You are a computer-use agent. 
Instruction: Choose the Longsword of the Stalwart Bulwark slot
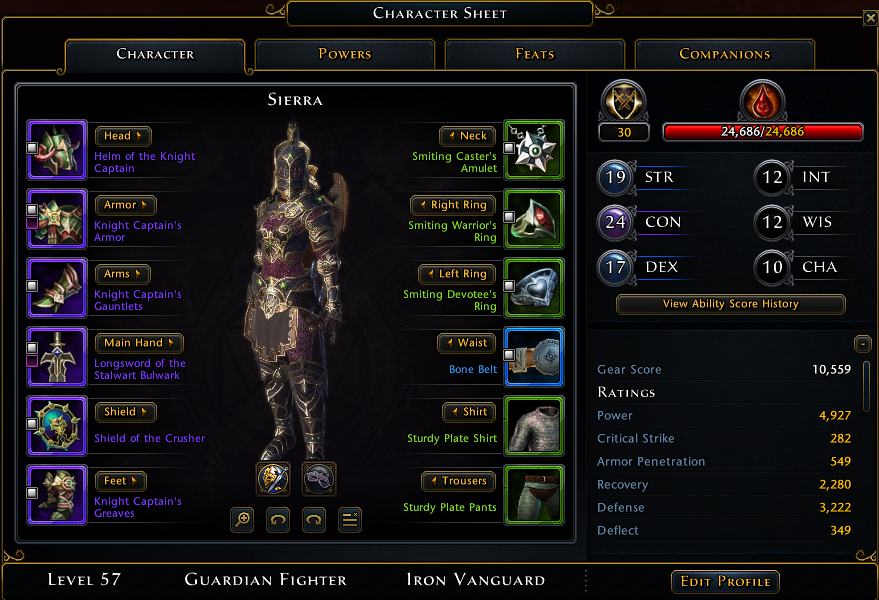coord(57,357)
